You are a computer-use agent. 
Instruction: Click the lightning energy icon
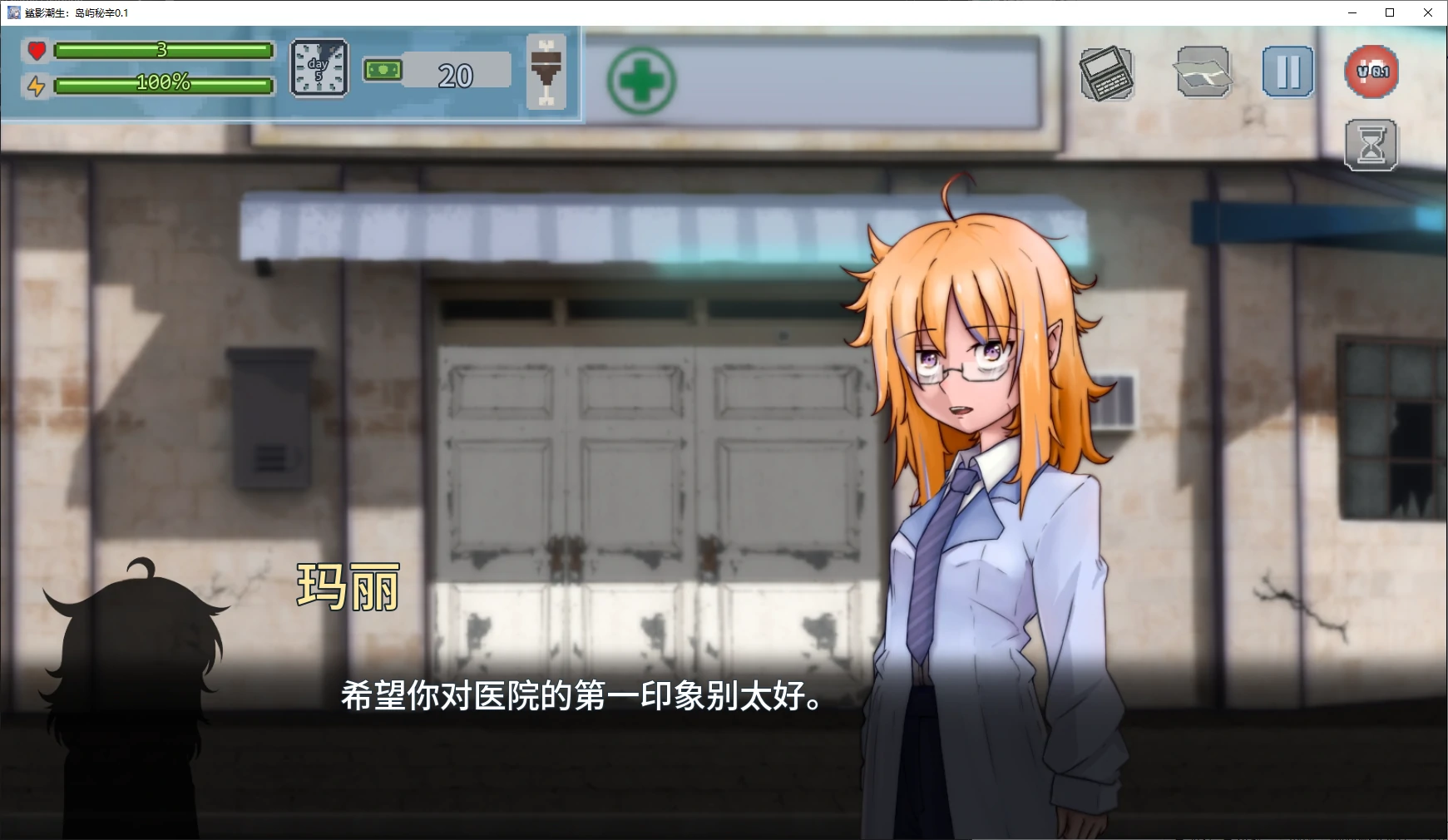click(x=36, y=84)
